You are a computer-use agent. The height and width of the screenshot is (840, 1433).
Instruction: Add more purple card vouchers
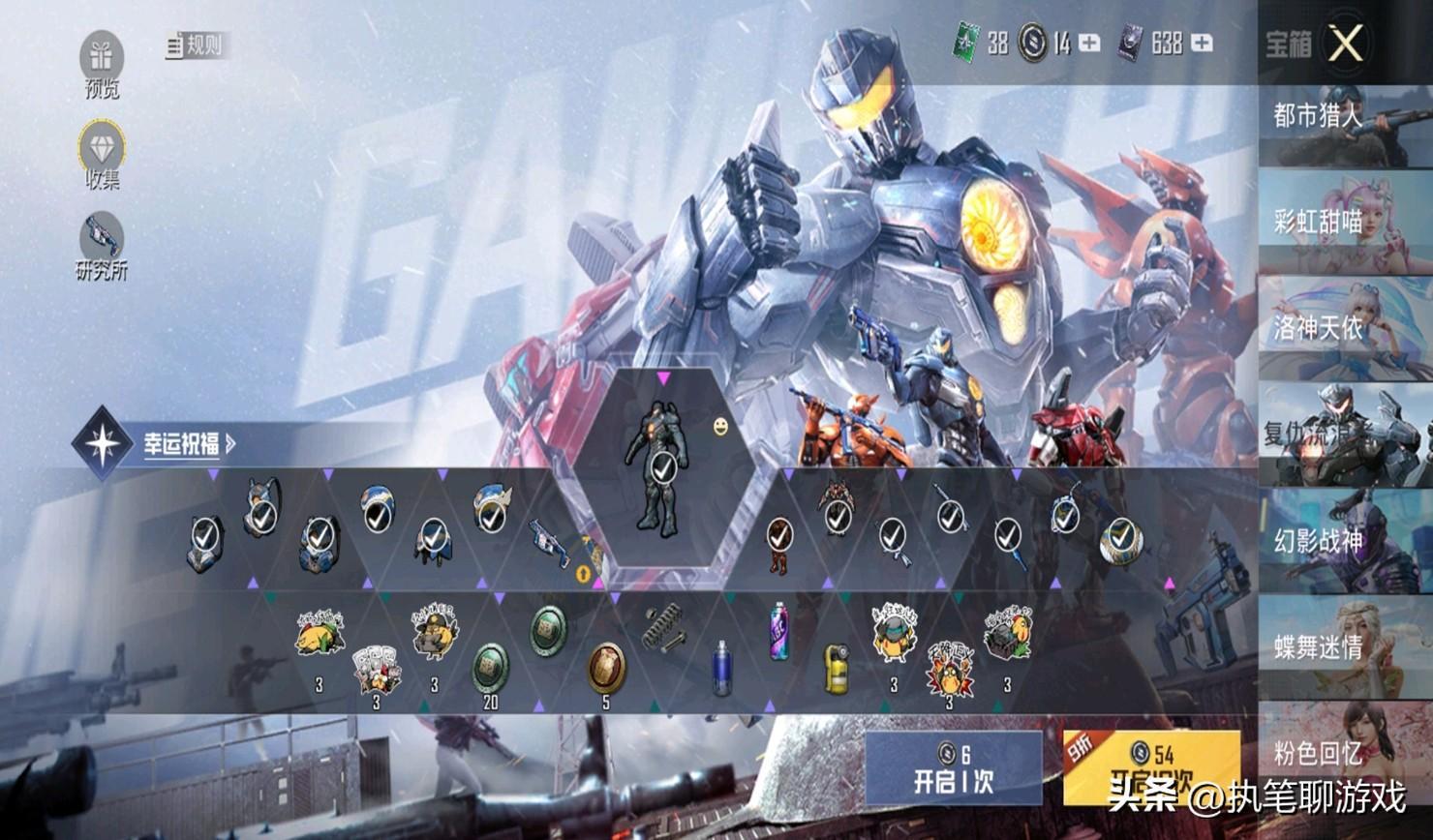[x=1201, y=44]
